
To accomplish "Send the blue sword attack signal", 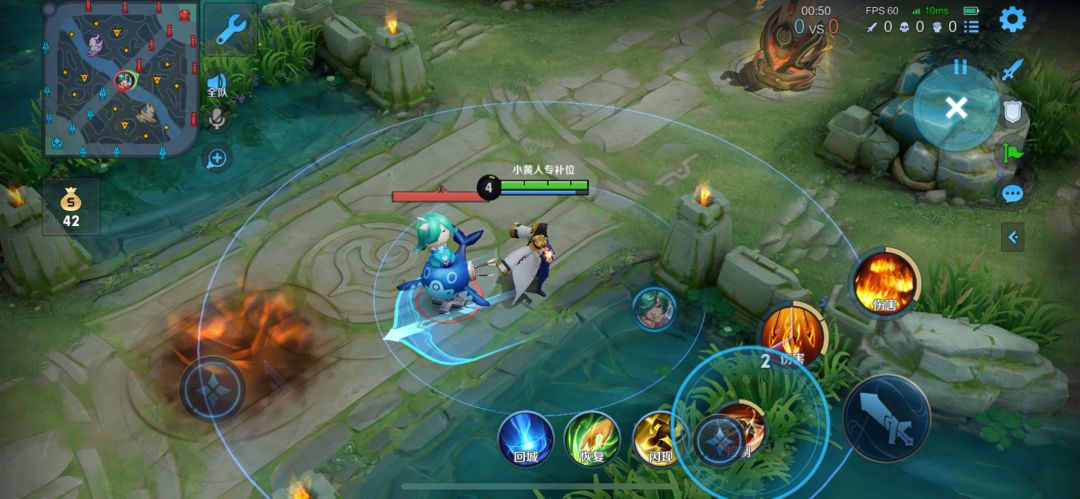I will [x=1013, y=69].
